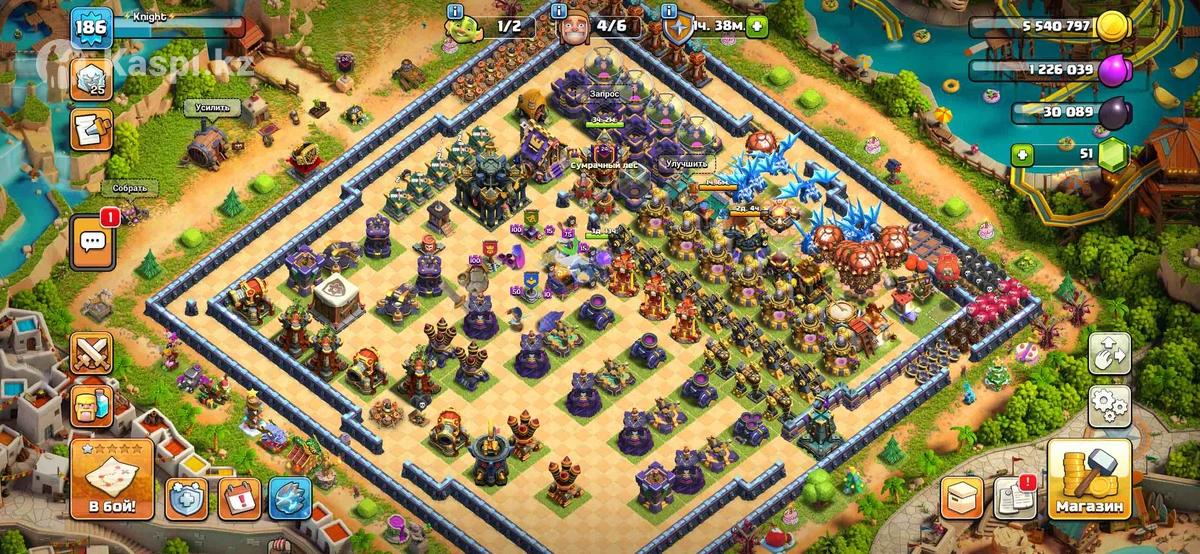
Task: Open the Магазин shop
Action: tap(1089, 479)
